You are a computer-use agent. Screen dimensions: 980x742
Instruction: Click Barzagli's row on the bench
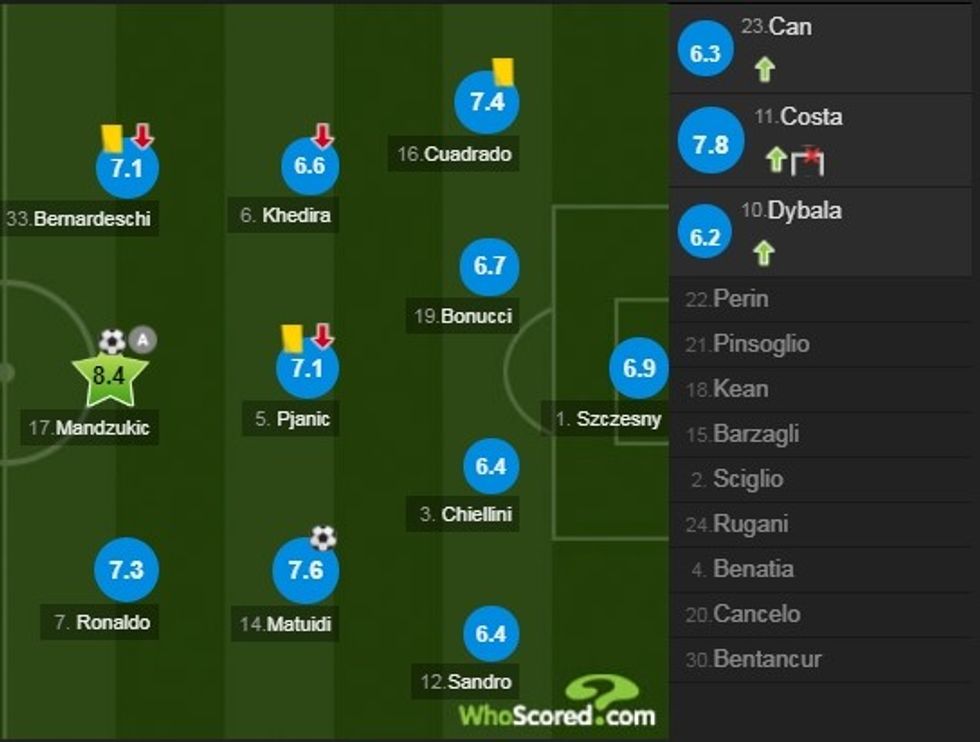click(823, 434)
